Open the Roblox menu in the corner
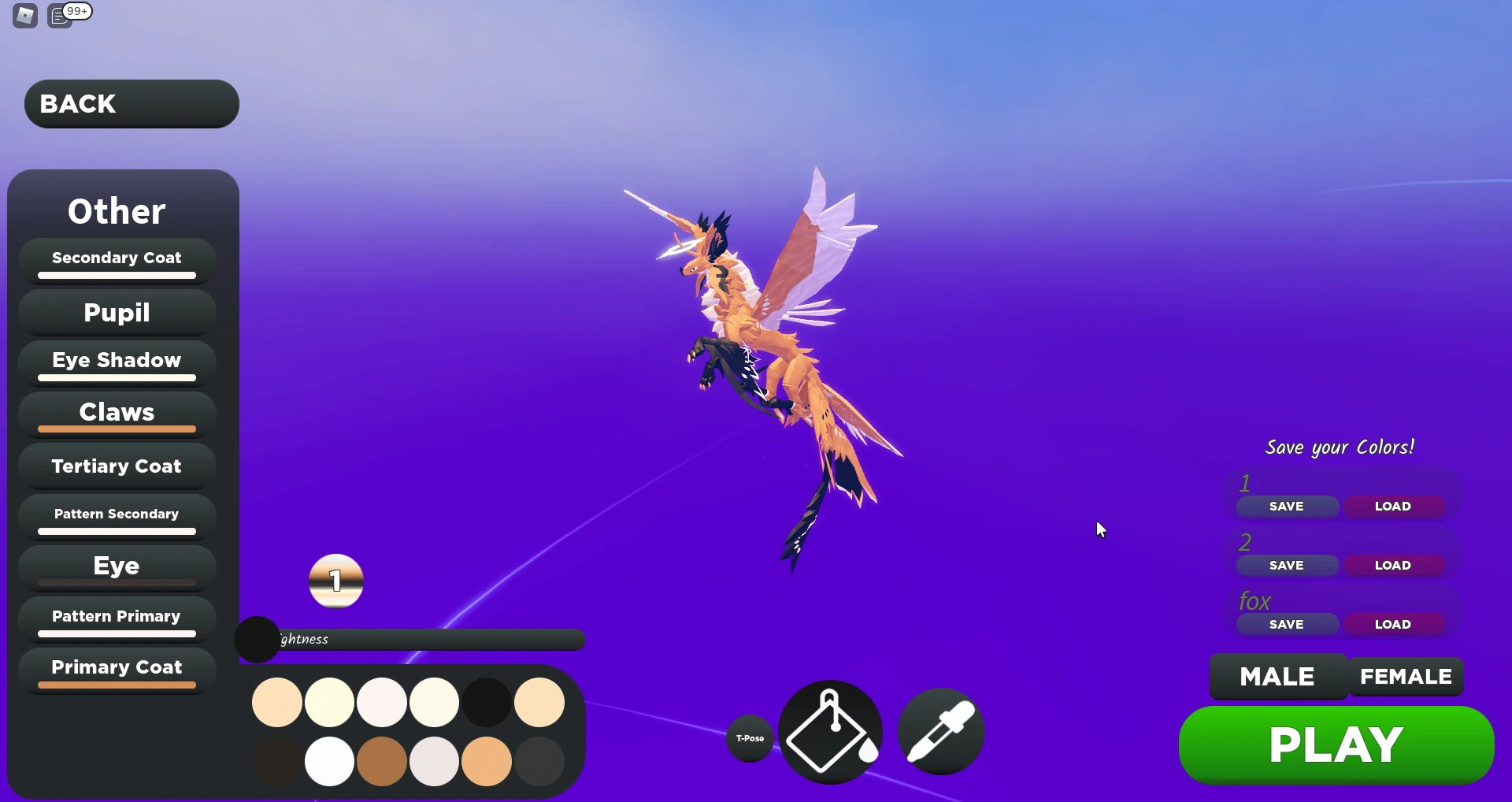The width and height of the screenshot is (1512, 802). pos(24,15)
